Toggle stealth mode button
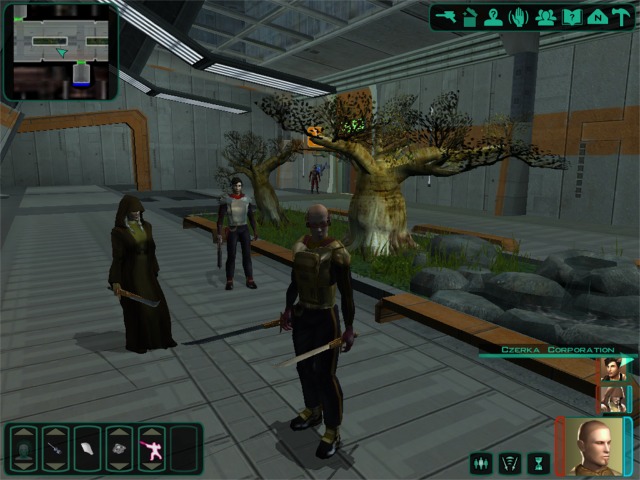The width and height of the screenshot is (640, 480). tap(510, 463)
